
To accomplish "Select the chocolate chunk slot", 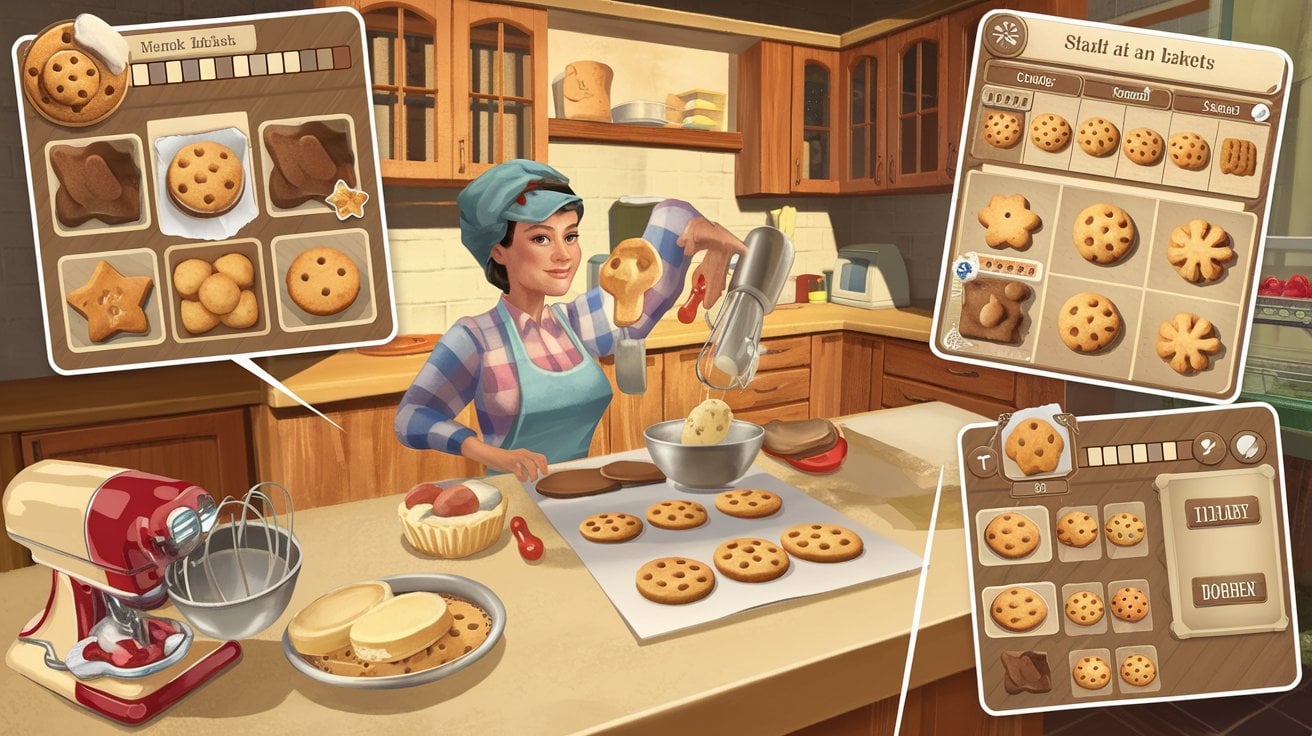I will coord(1025,670).
